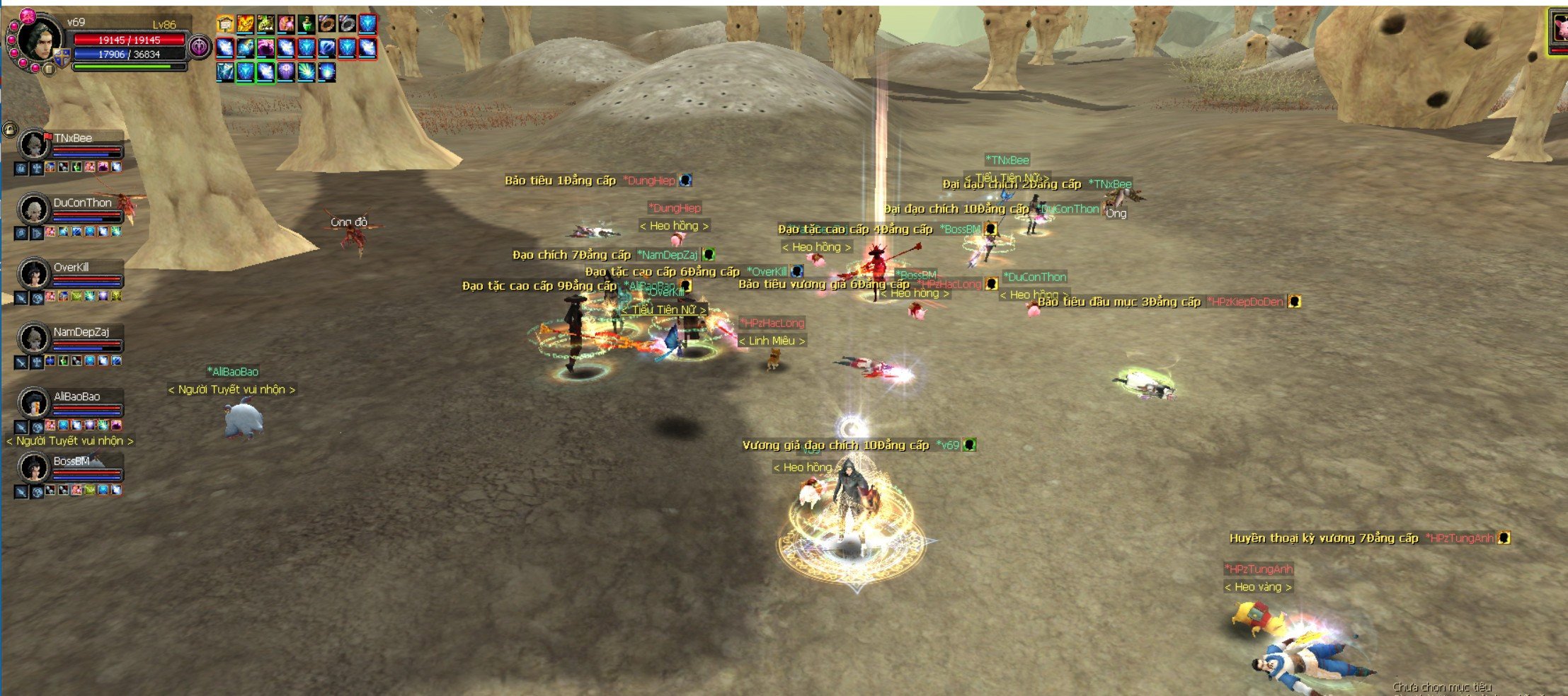The image size is (1568, 696).
Task: Select party member DuConThon
Action: (33, 210)
